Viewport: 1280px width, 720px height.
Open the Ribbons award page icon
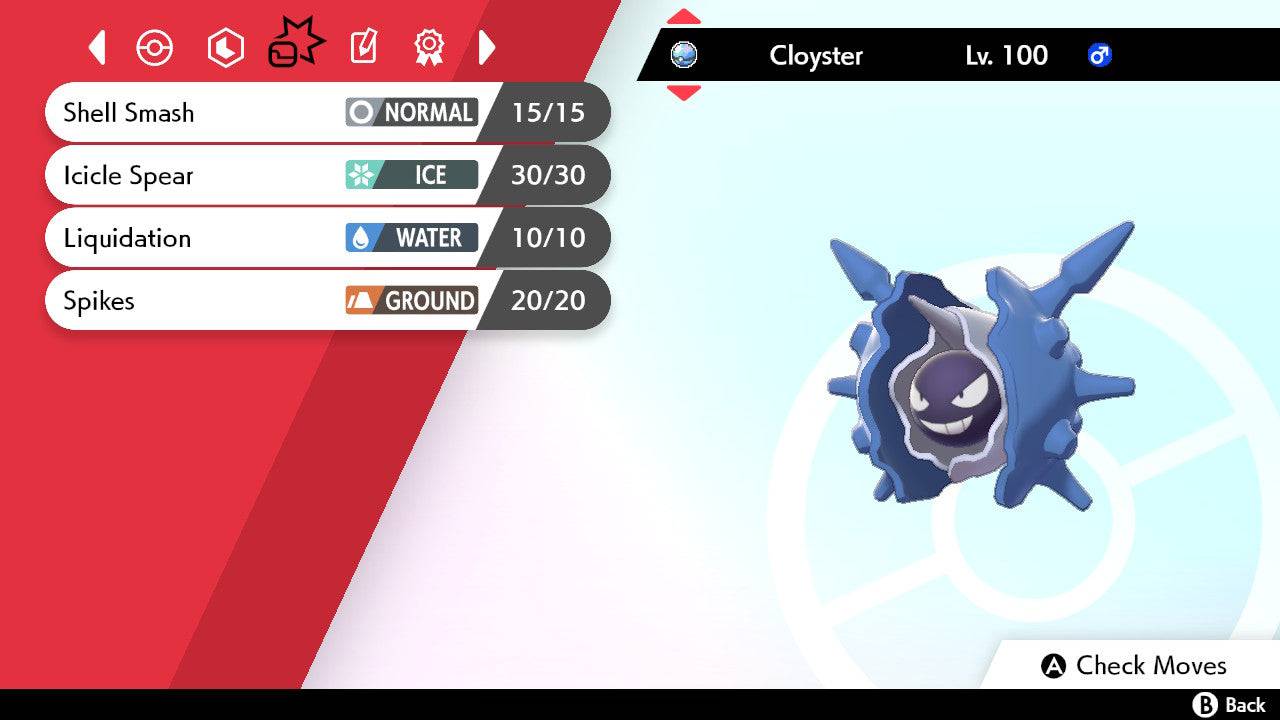428,46
